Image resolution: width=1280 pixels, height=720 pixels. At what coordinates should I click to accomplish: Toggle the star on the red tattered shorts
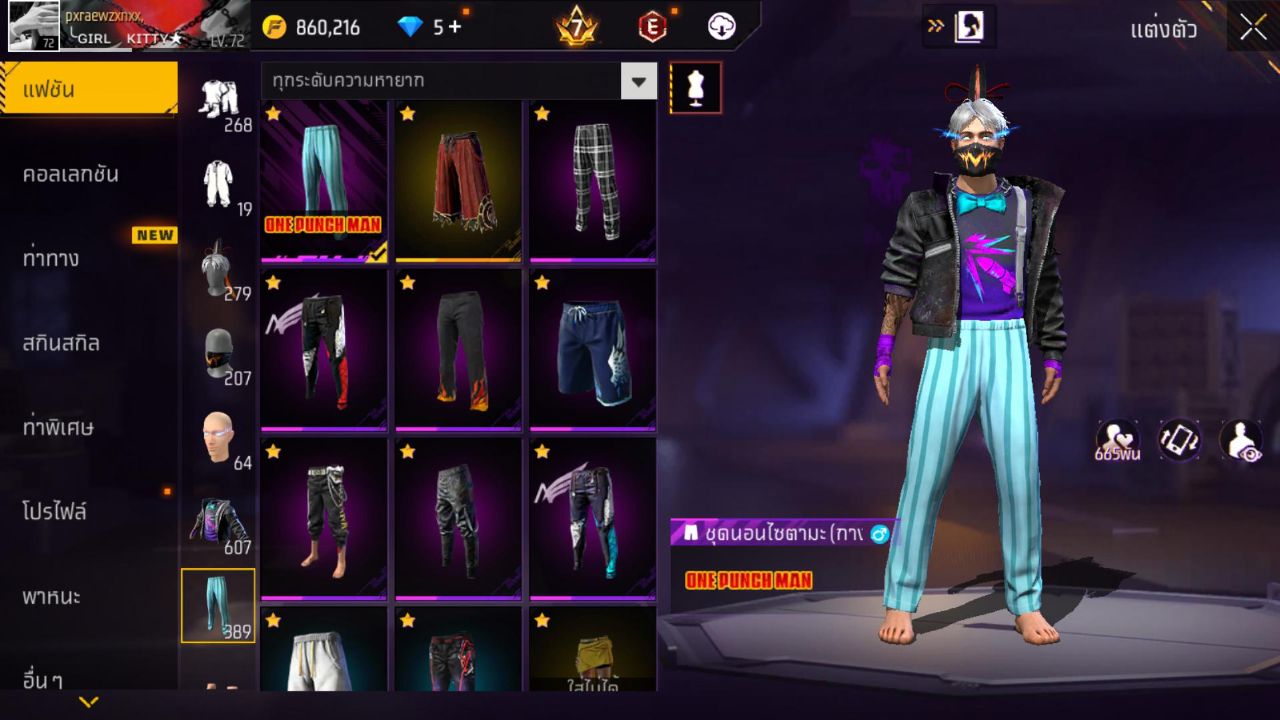(406, 113)
